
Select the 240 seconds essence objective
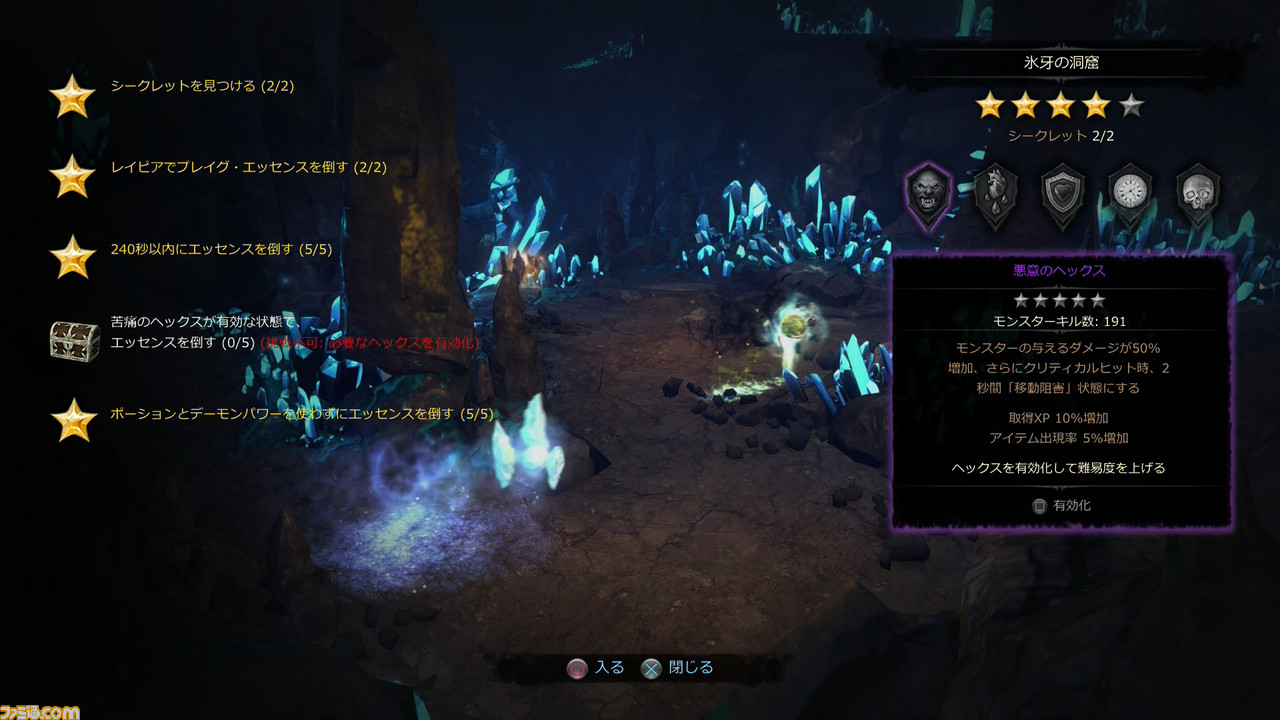click(x=221, y=250)
